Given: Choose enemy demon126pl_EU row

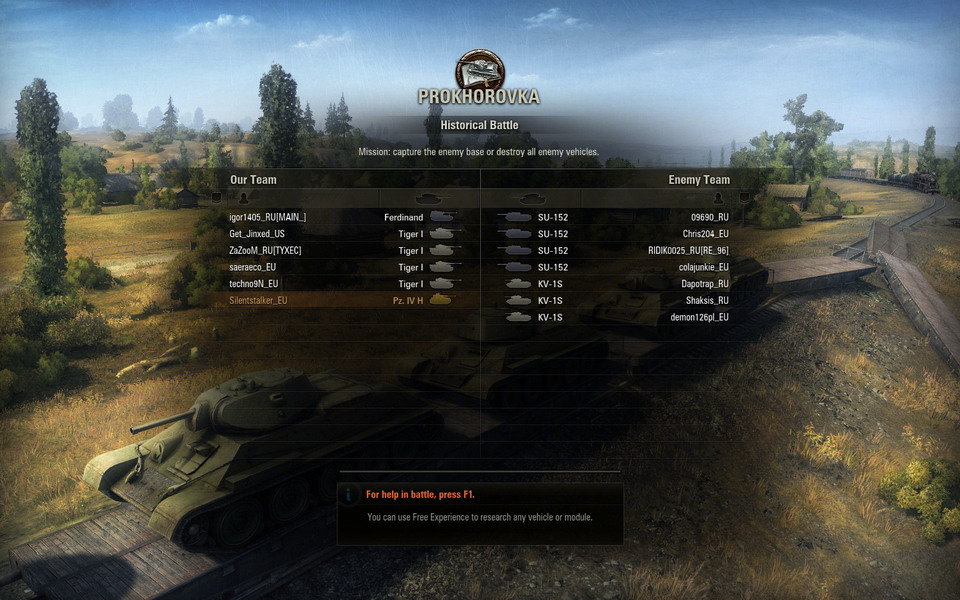Looking at the screenshot, I should point(699,317).
